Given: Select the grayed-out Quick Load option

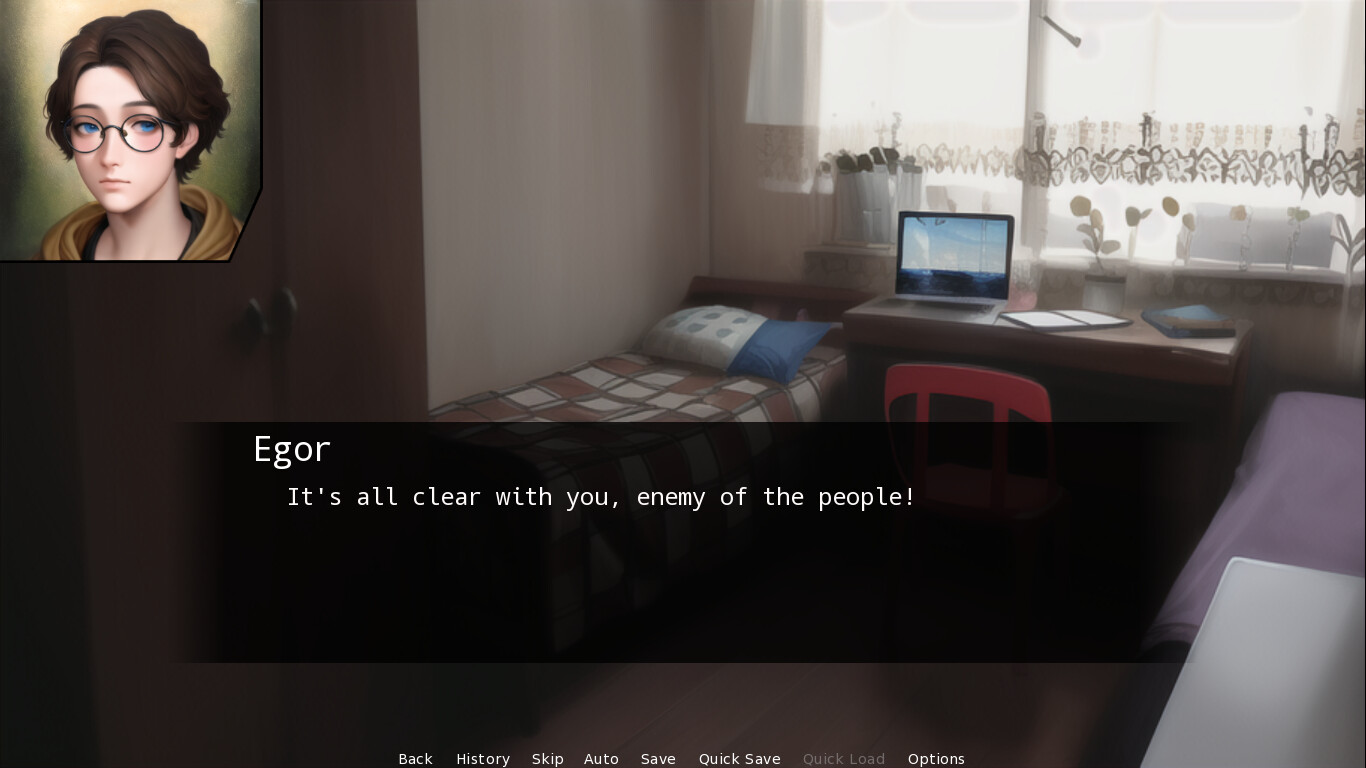Looking at the screenshot, I should [x=843, y=759].
